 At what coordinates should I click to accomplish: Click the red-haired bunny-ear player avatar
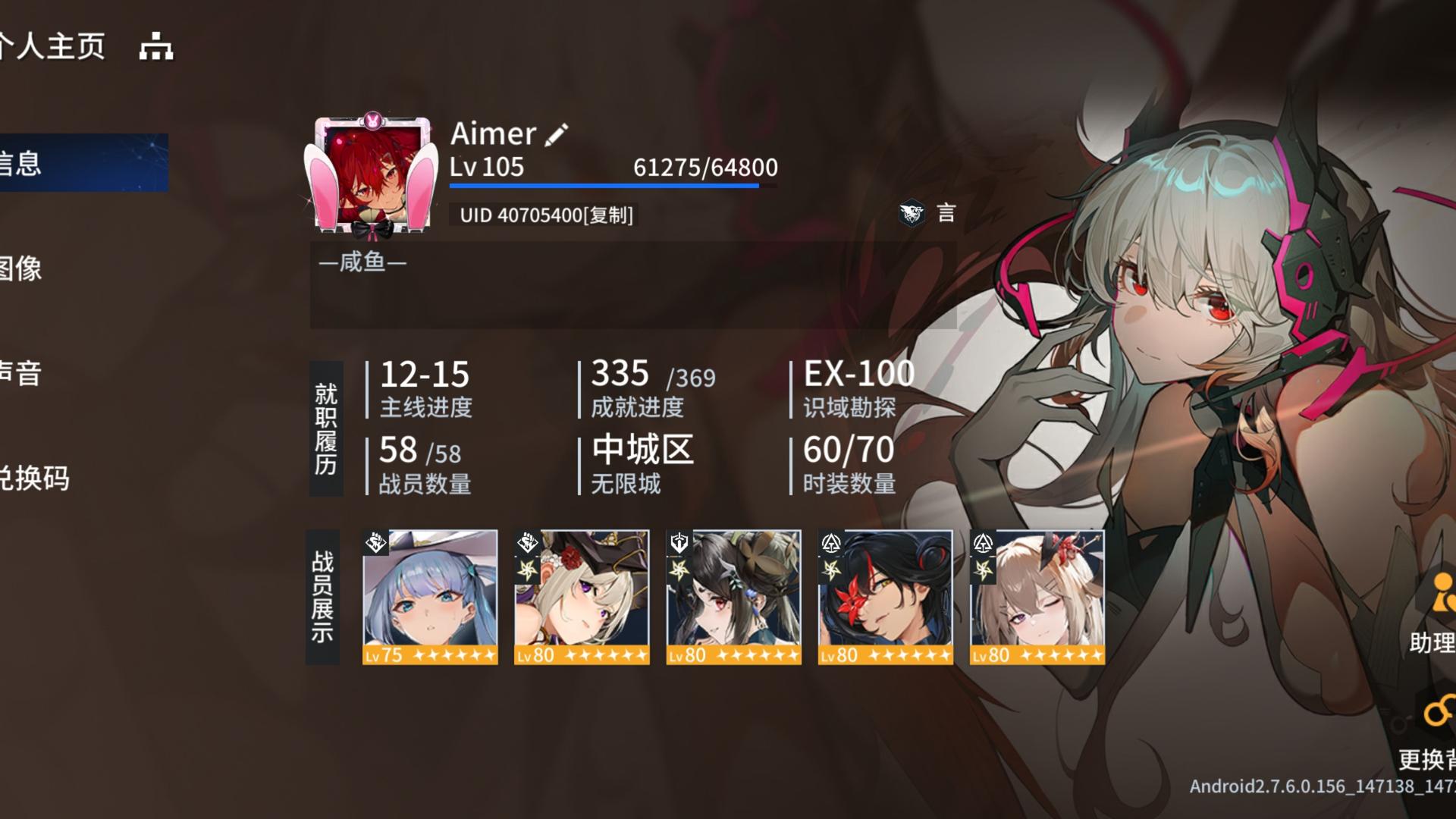click(x=371, y=174)
